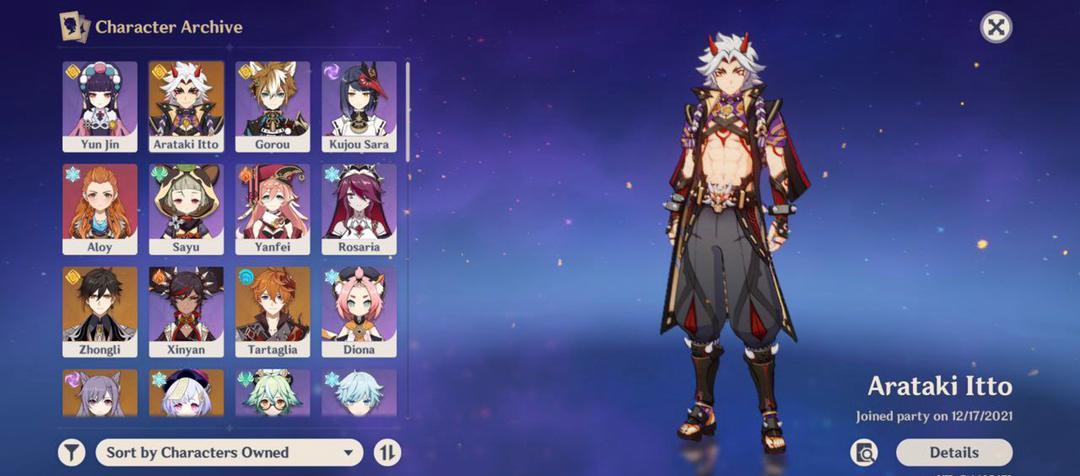The image size is (1080, 476).
Task: Close the Character Archive screen
Action: coord(995,27)
